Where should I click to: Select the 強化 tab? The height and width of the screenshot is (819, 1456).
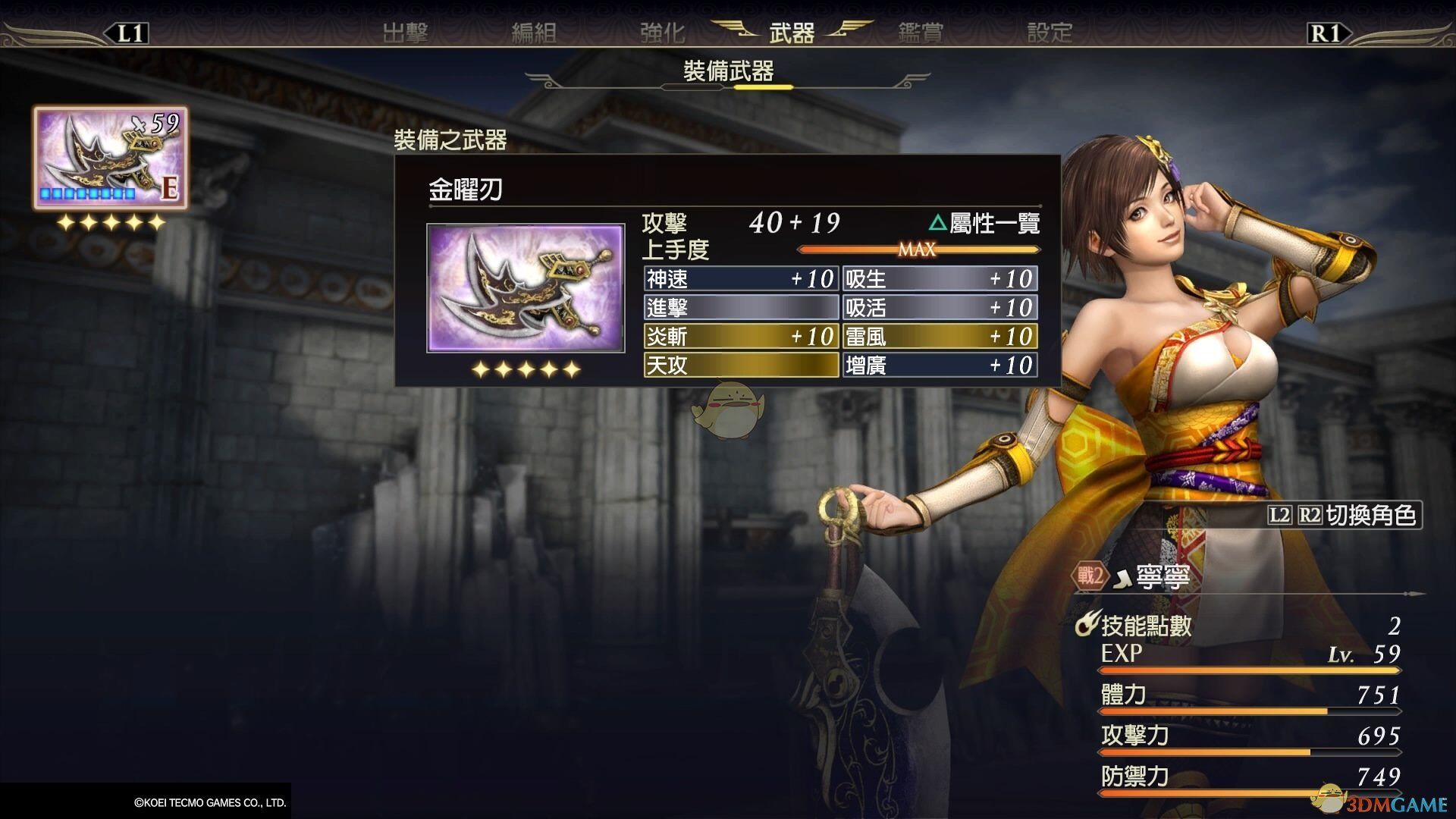(662, 33)
